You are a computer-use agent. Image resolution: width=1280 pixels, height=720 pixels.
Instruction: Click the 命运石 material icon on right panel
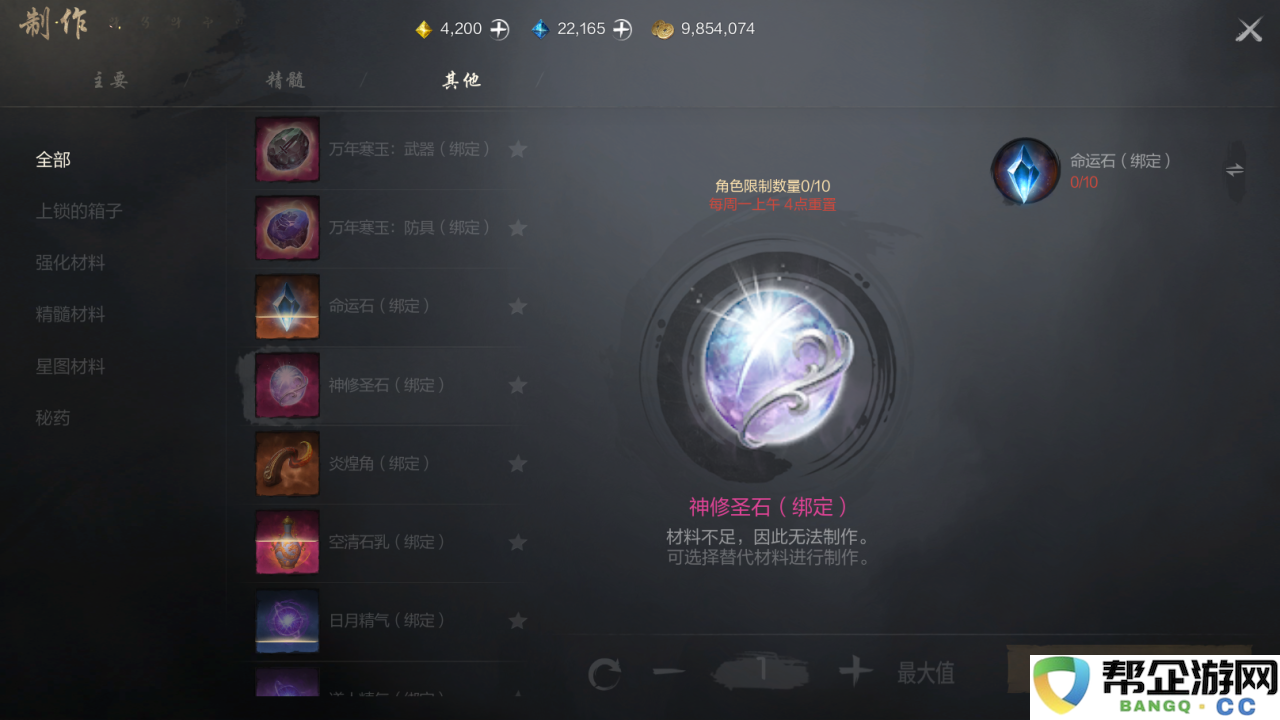click(1024, 170)
